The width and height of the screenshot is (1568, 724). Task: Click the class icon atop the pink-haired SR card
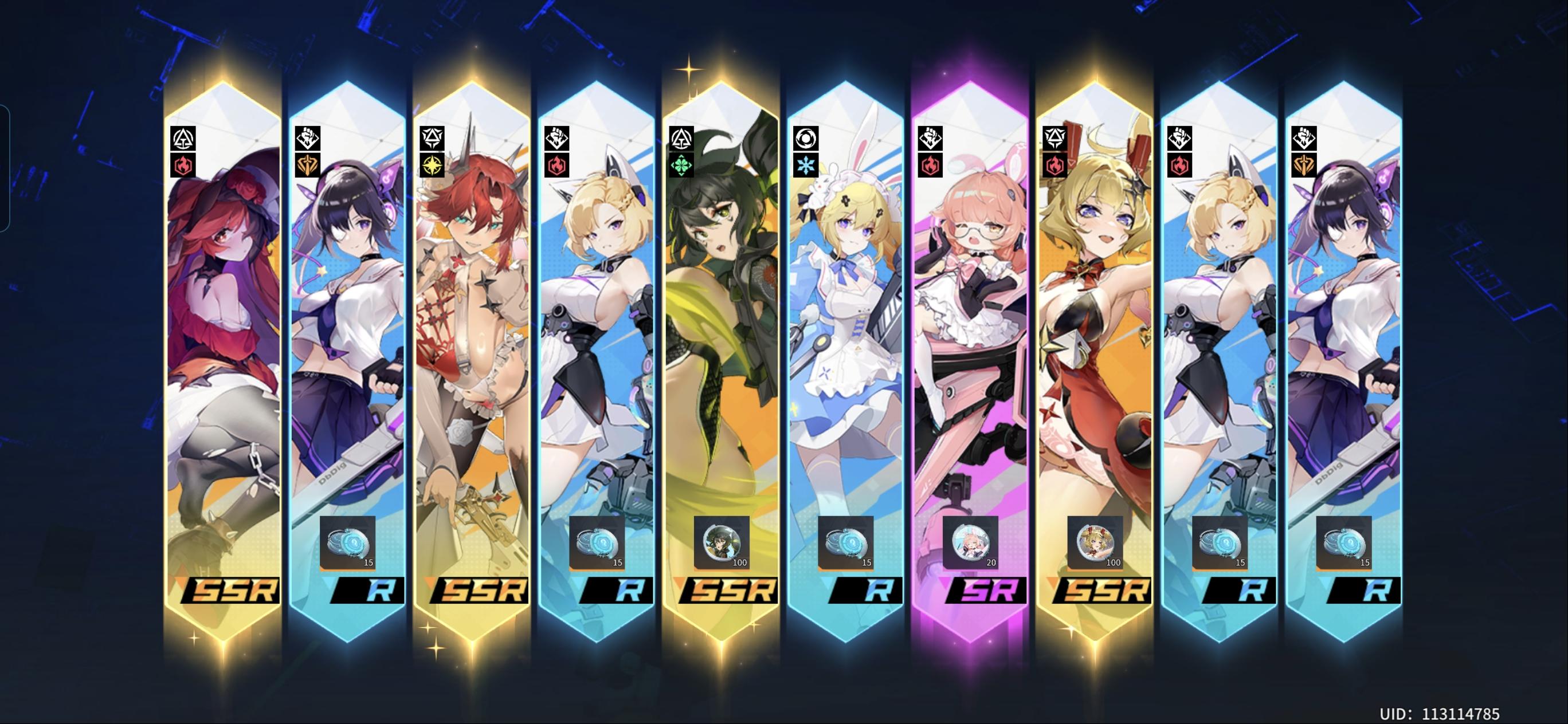(931, 137)
